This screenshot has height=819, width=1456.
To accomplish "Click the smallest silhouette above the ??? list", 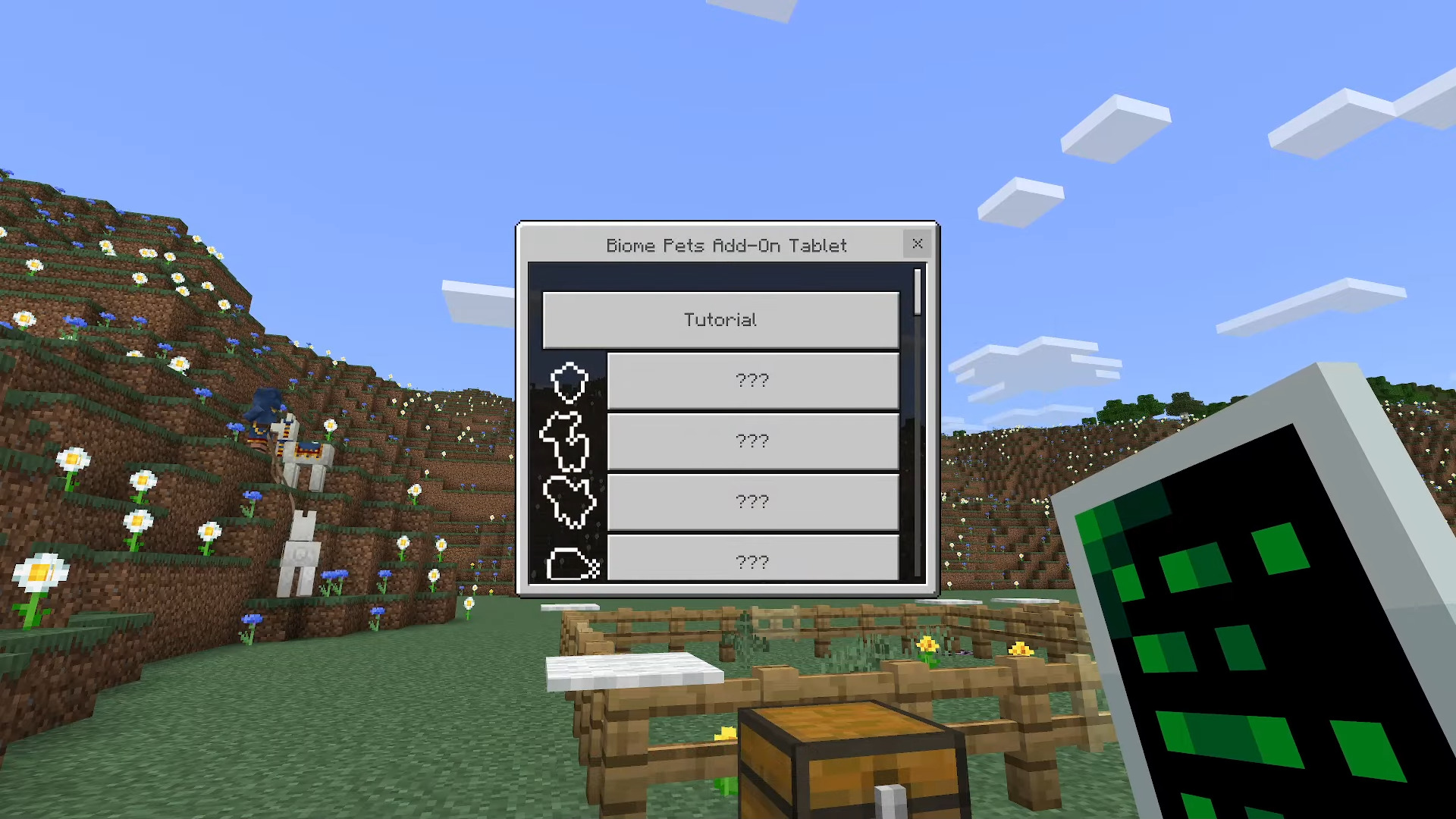I will click(570, 383).
